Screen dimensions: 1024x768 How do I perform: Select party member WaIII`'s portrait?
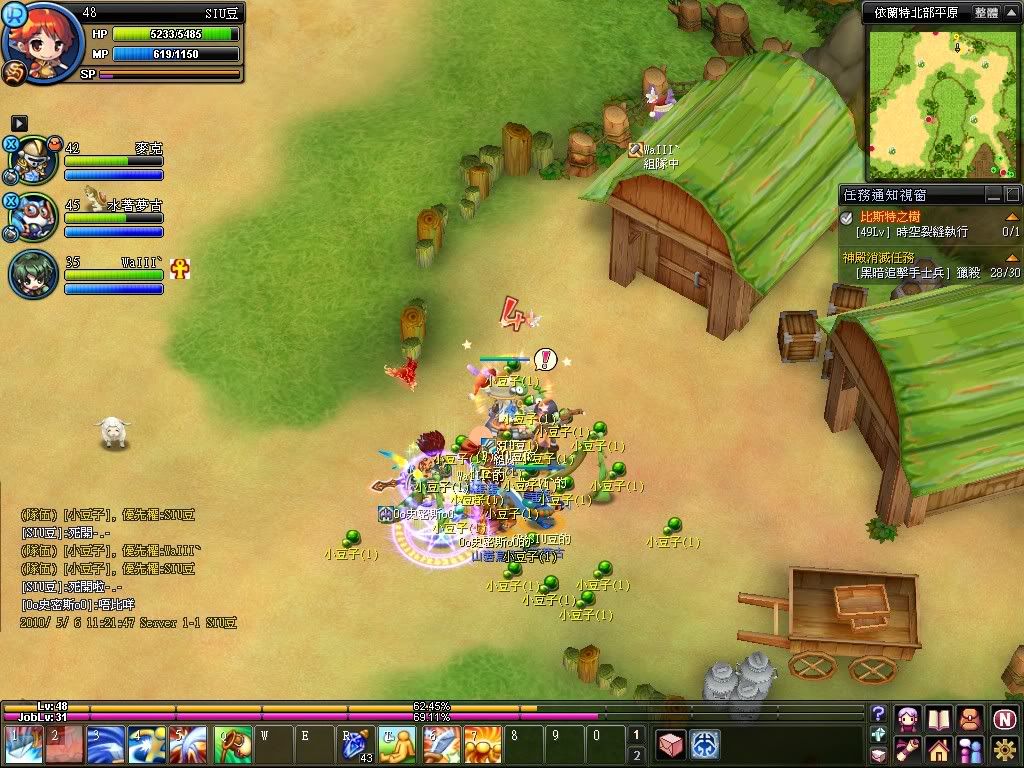point(33,274)
